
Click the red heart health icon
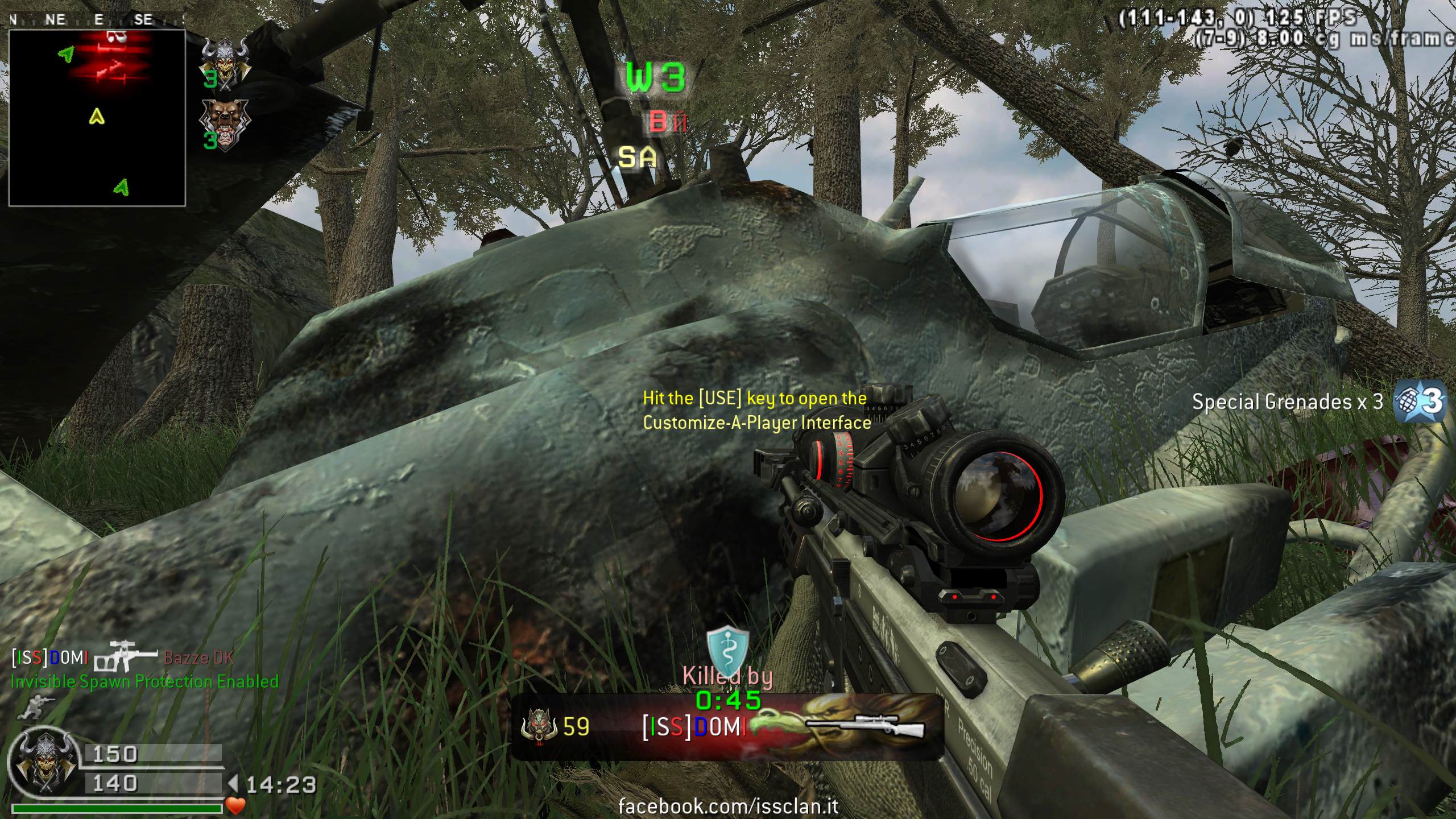[x=235, y=805]
